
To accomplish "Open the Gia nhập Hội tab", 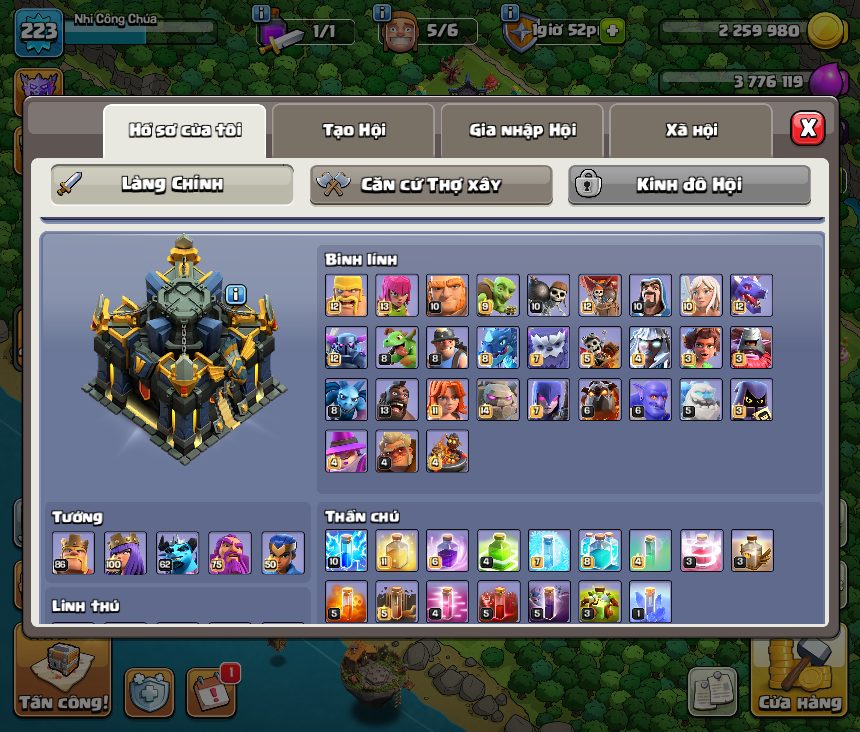I will coord(522,130).
